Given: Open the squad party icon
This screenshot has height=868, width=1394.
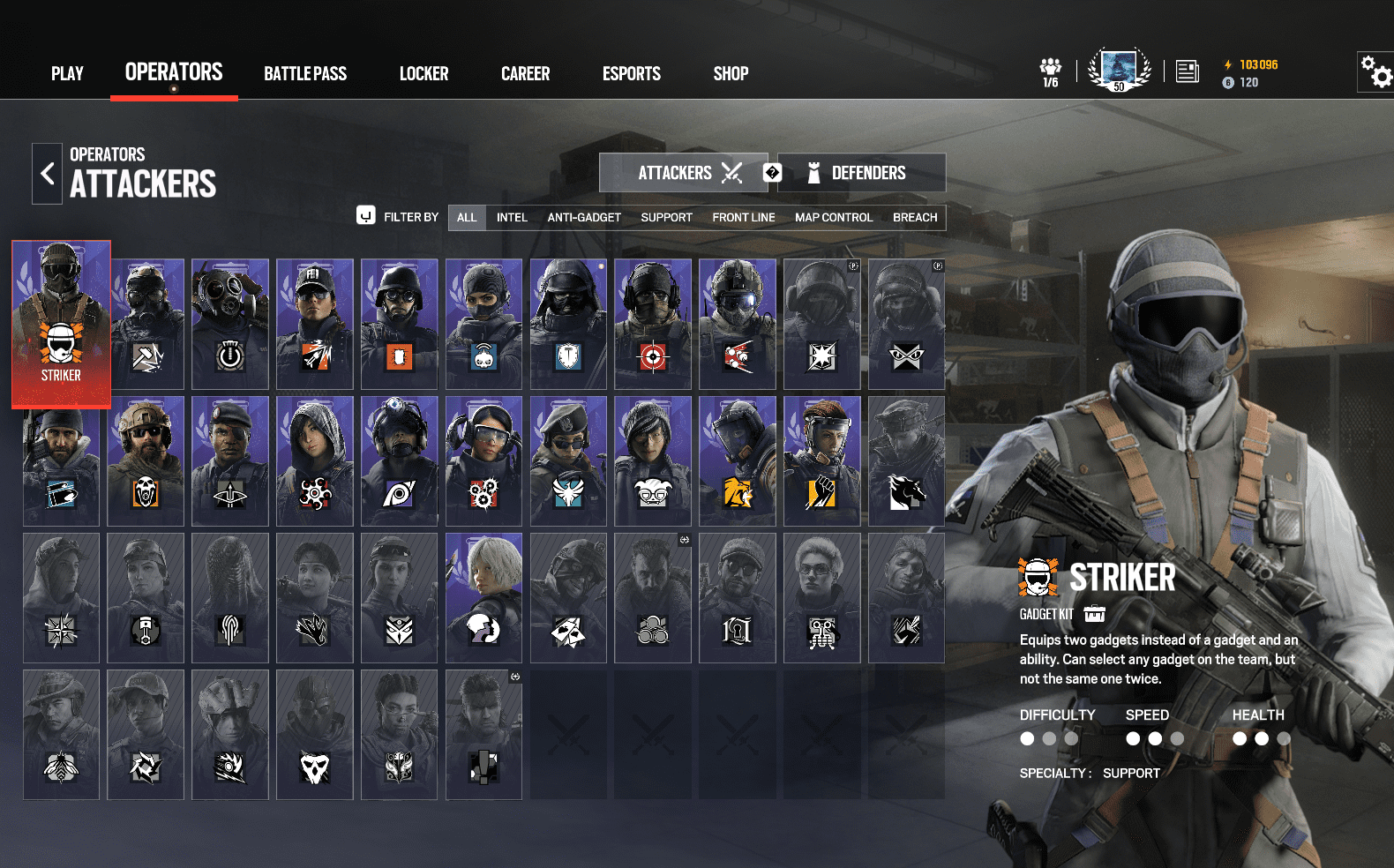Looking at the screenshot, I should point(1050,71).
